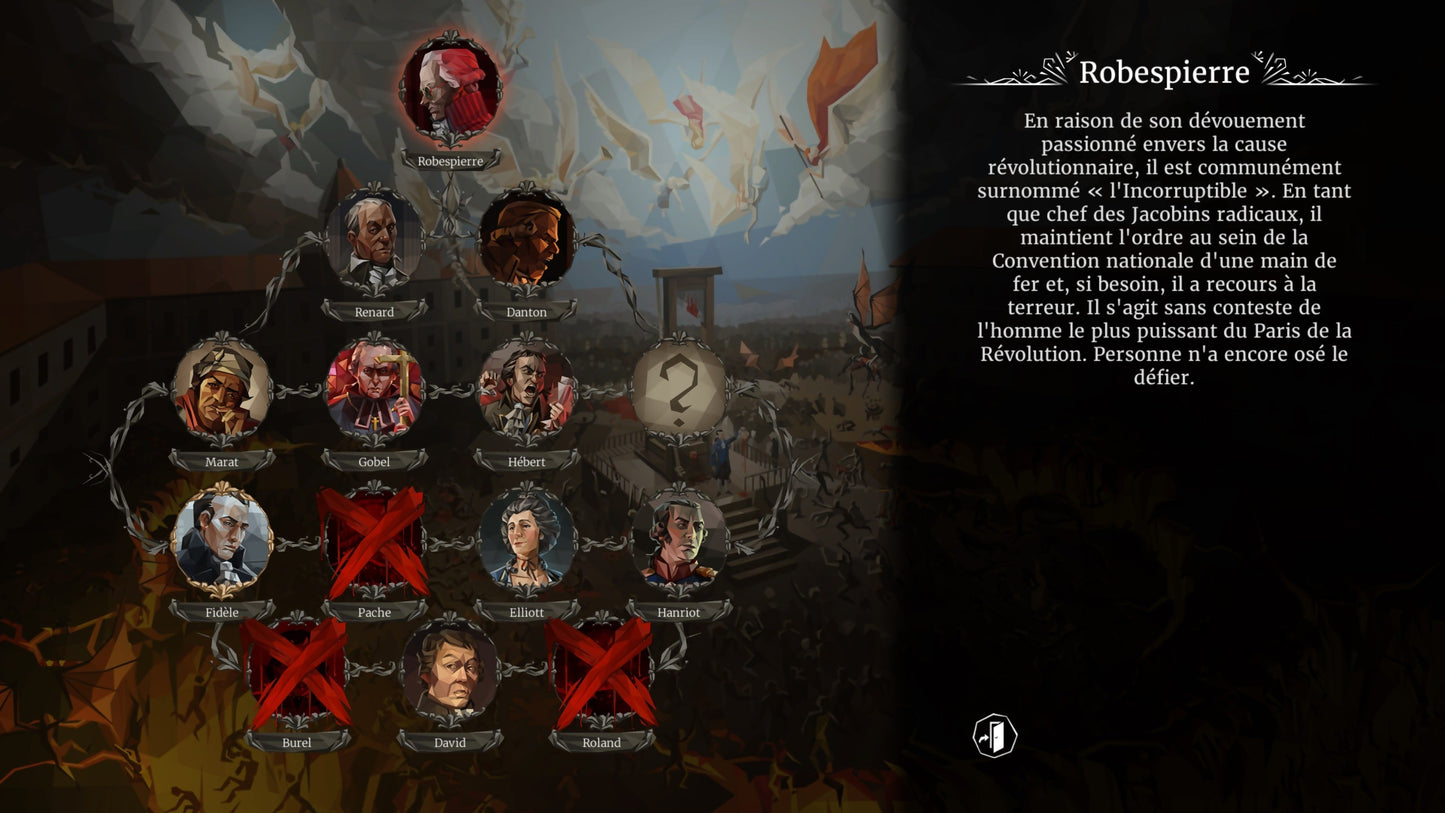The image size is (1445, 813).
Task: Open Danton's character portrait
Action: [x=528, y=242]
